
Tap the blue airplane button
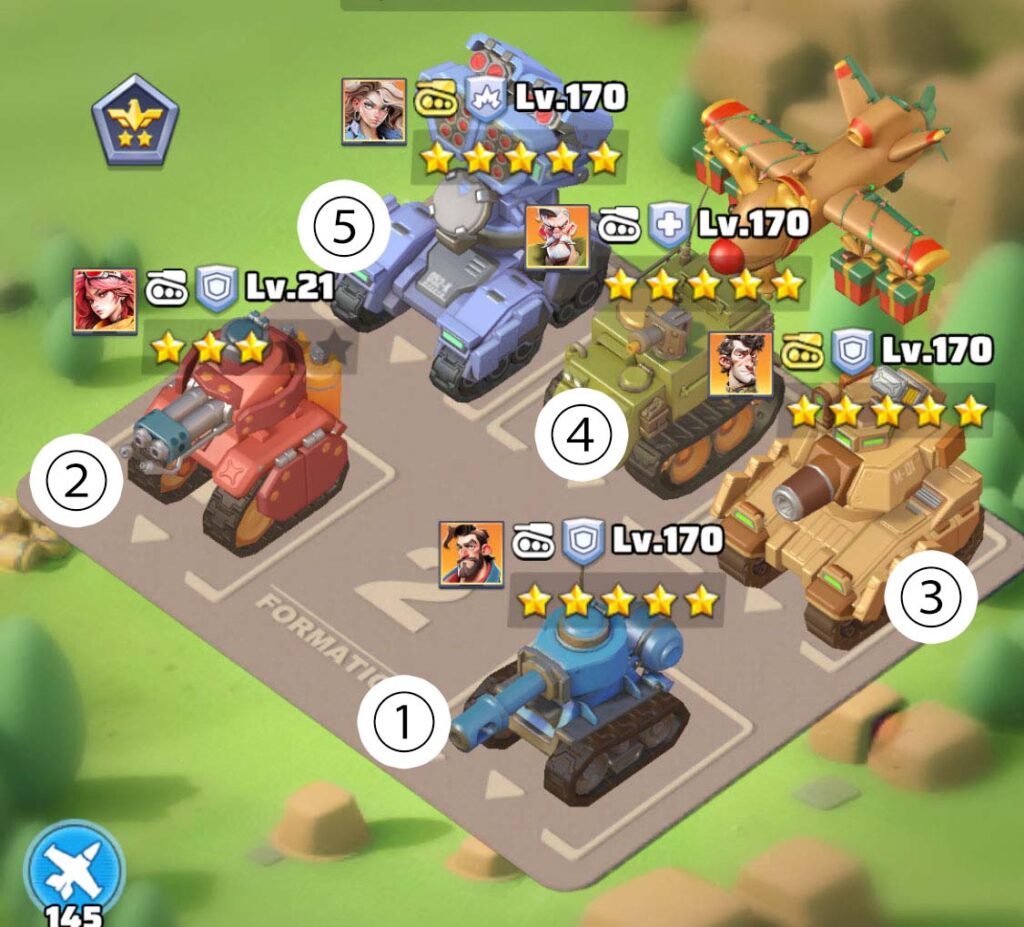[x=75, y=865]
